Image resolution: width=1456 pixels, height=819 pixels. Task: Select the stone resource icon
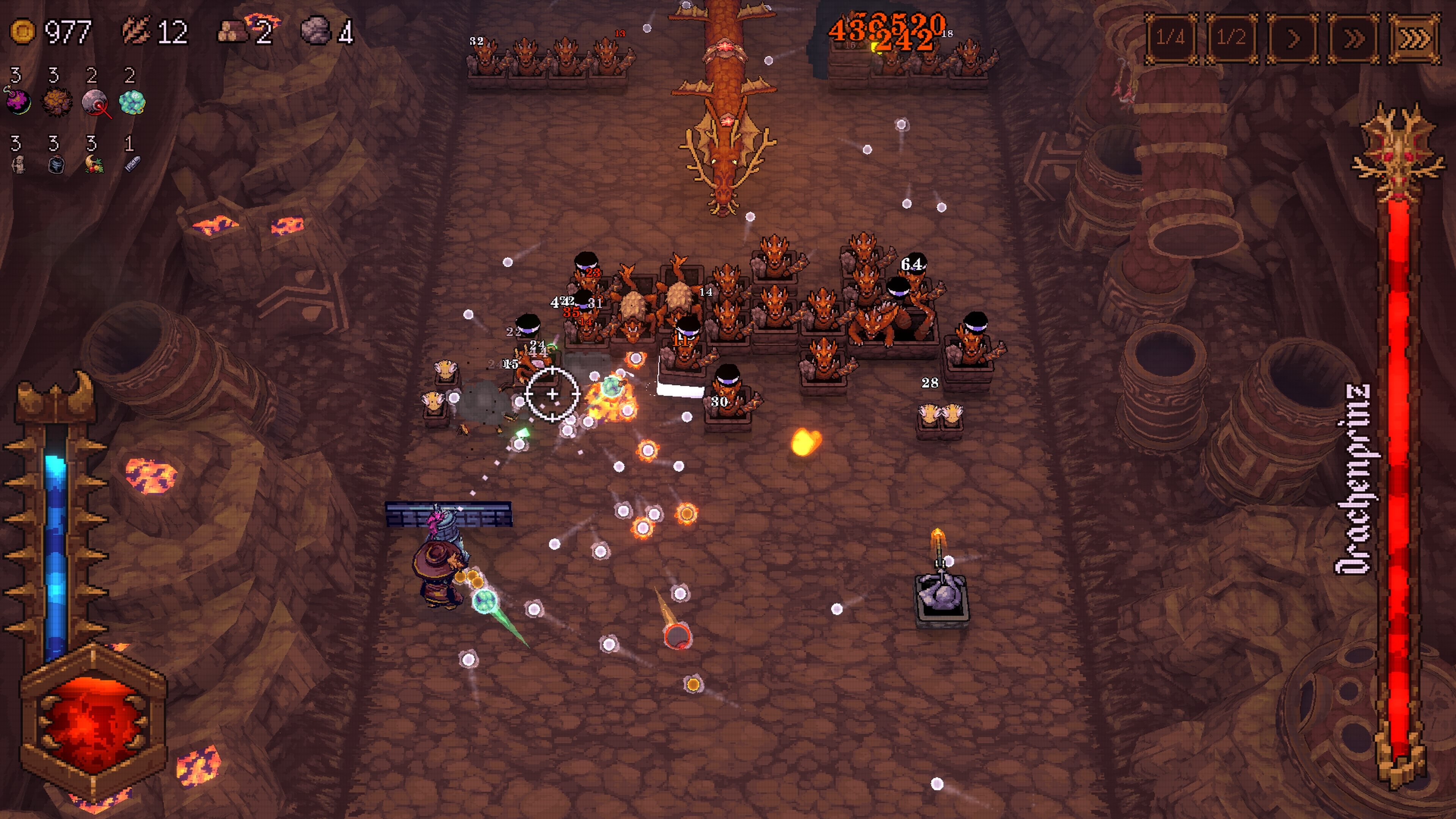pos(315,31)
